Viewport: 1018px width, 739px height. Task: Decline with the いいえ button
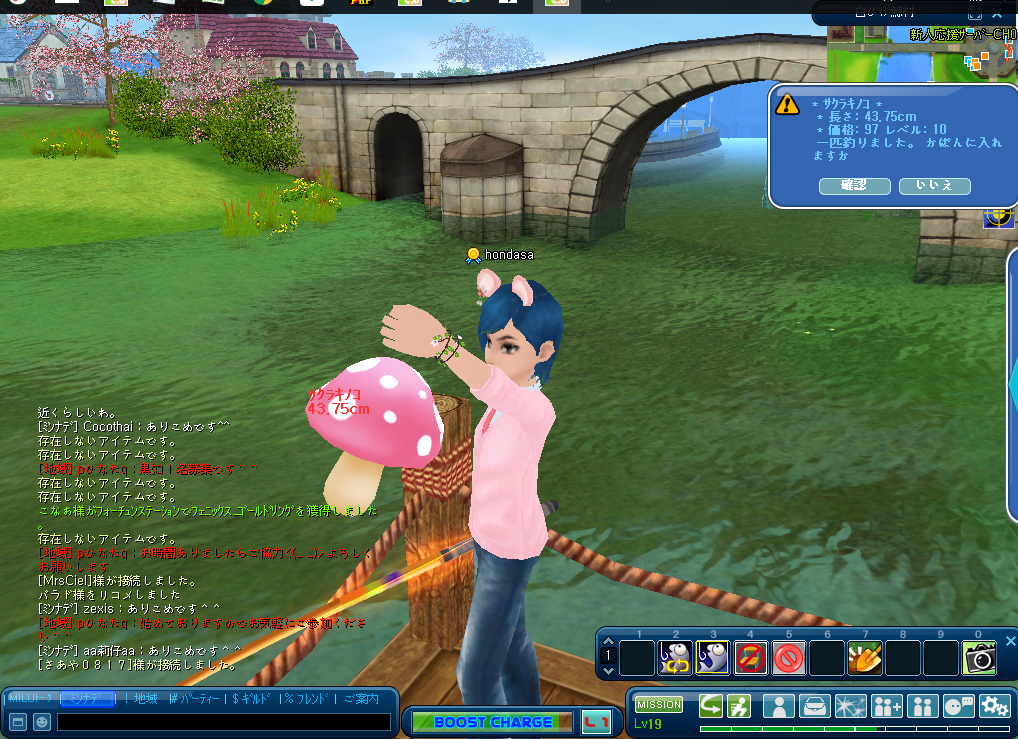[934, 186]
